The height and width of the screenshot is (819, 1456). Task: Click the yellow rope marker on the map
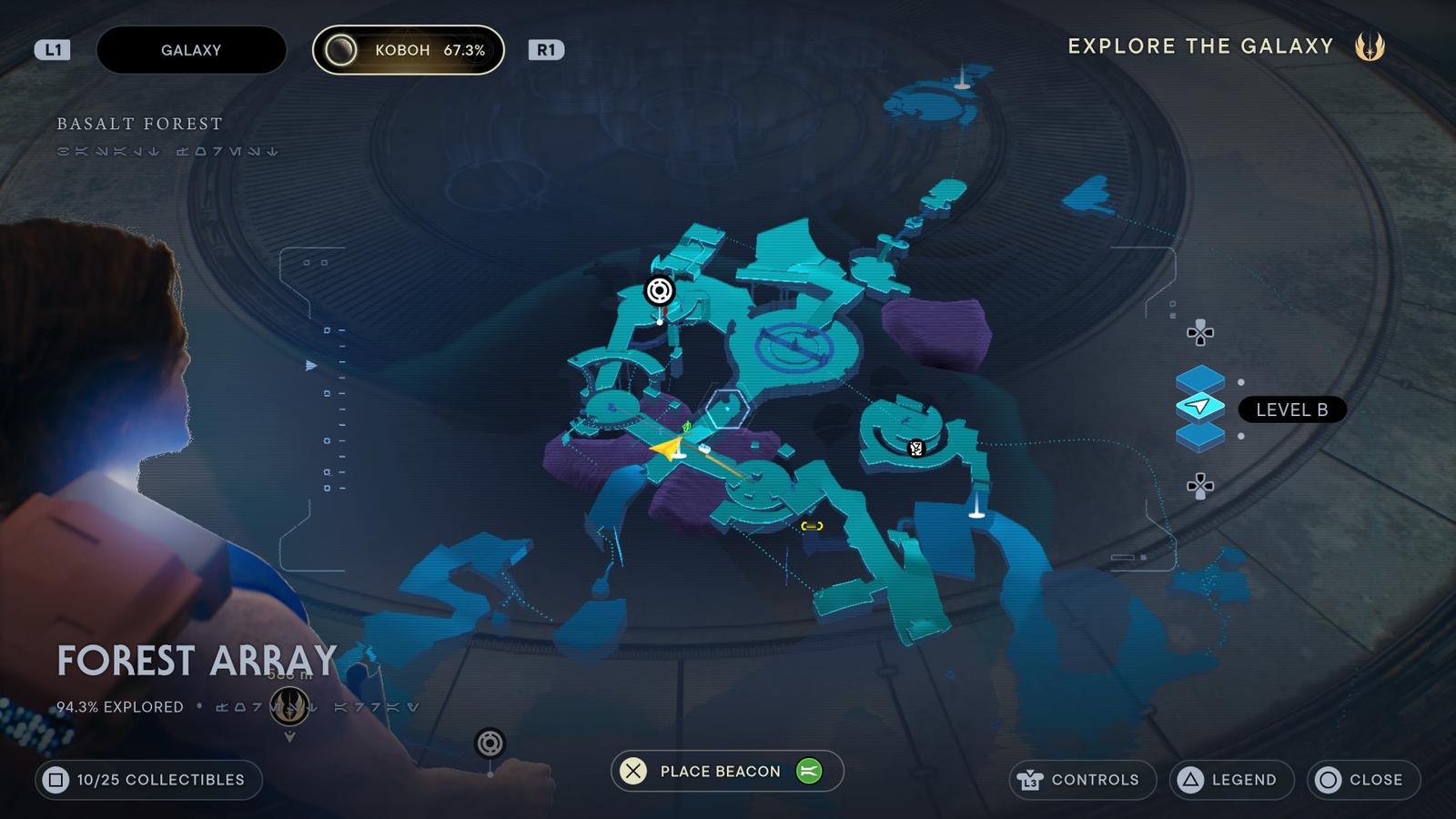(x=811, y=524)
